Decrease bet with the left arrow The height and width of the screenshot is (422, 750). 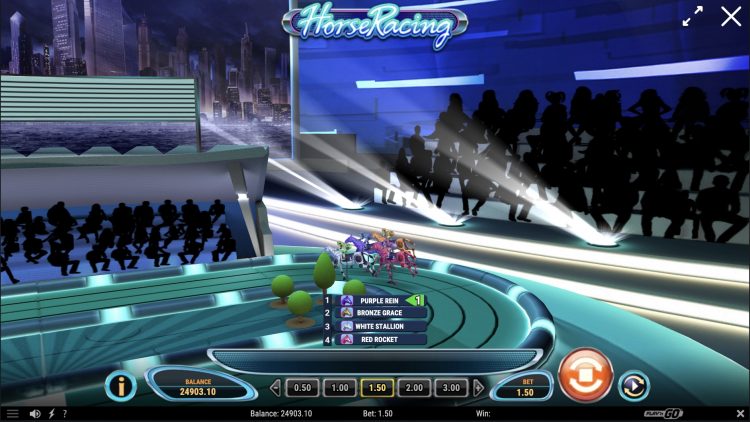pos(276,388)
